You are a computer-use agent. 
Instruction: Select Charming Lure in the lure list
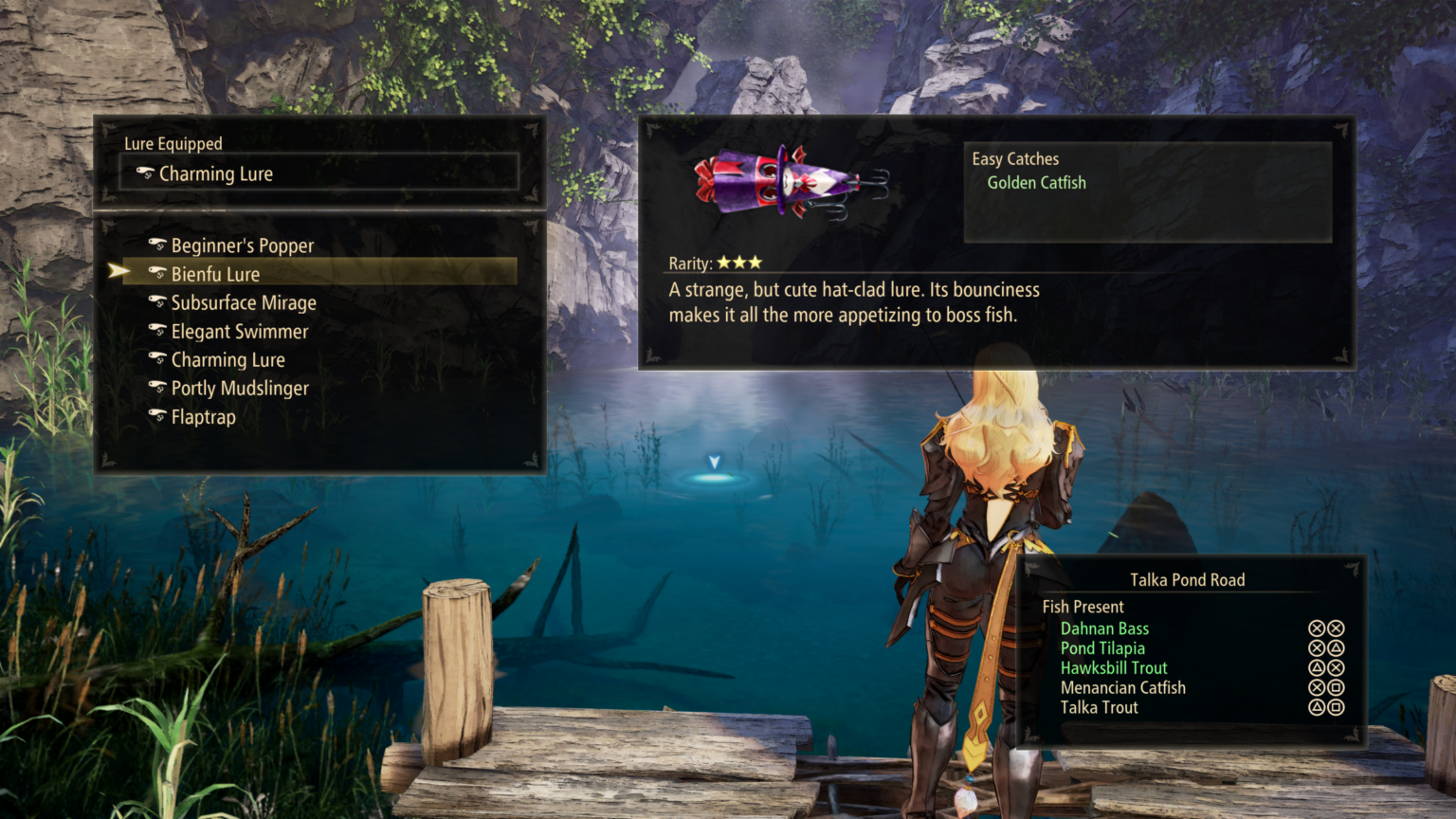[x=227, y=360]
